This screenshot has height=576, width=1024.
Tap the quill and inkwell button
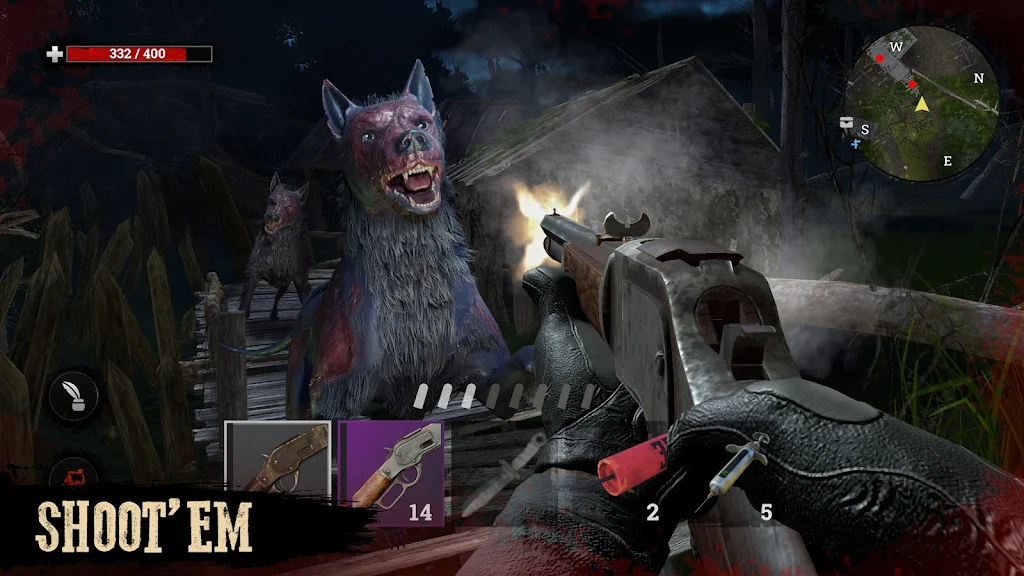(74, 396)
